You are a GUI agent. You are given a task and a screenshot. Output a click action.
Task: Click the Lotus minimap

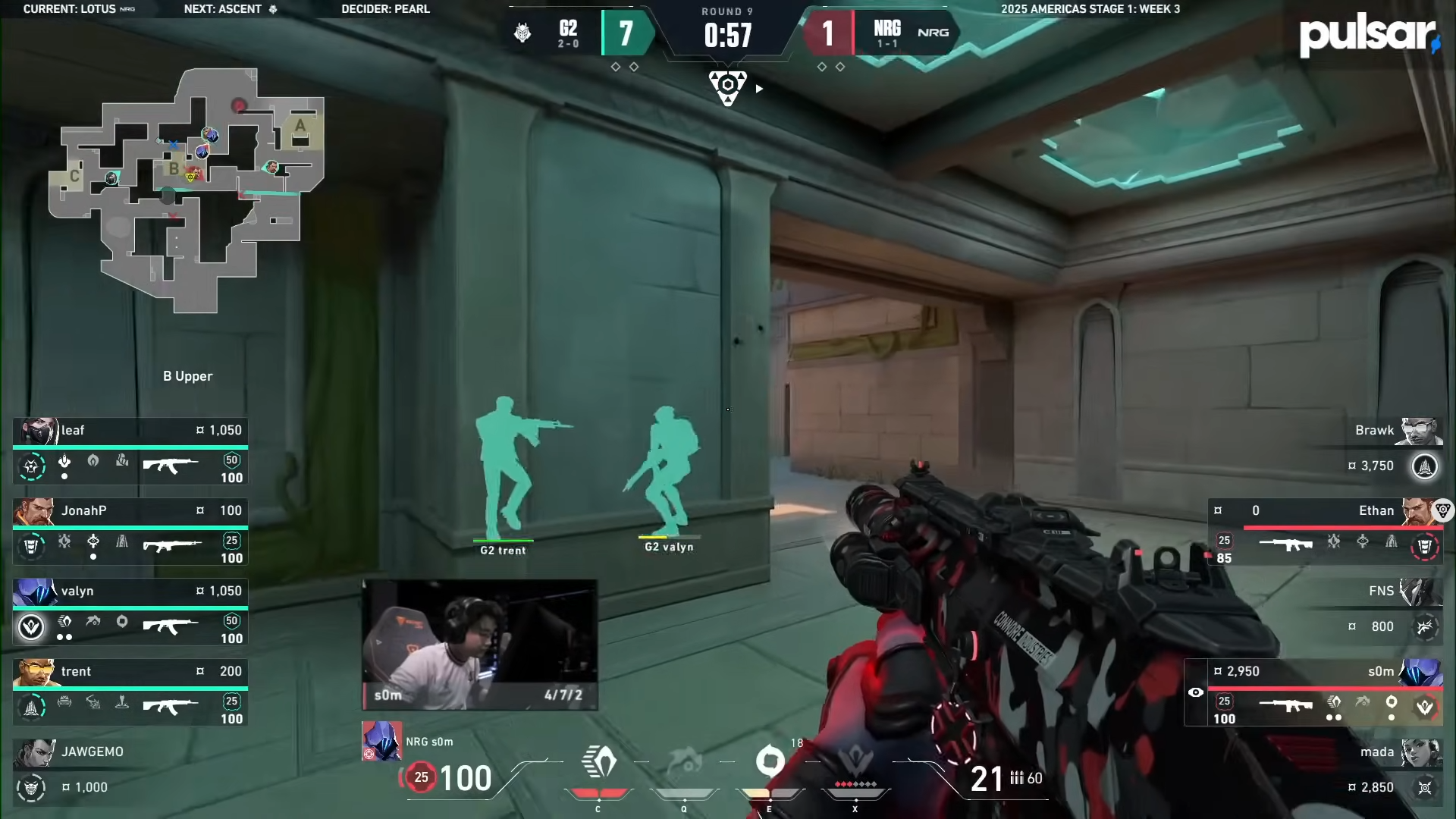(x=187, y=190)
